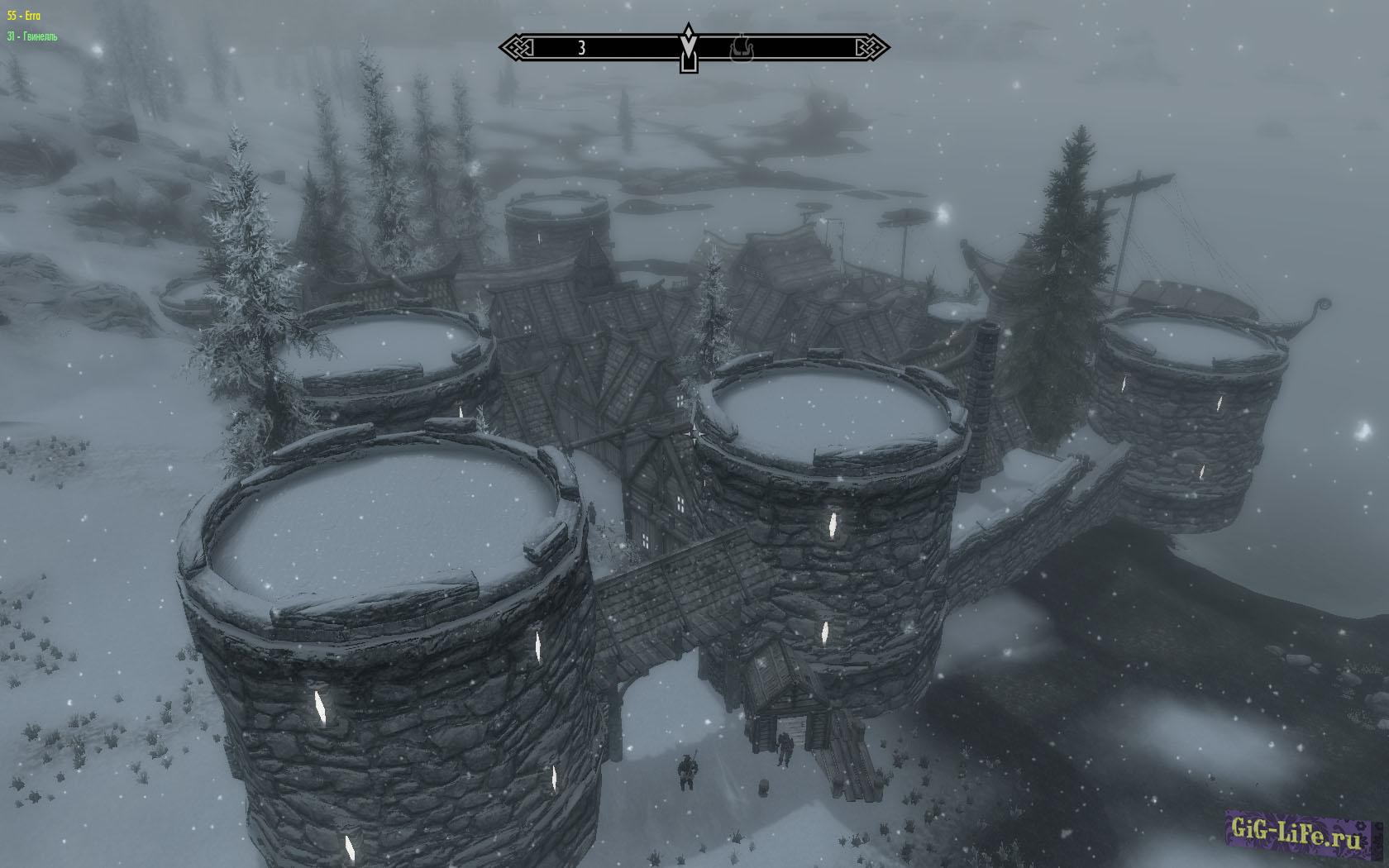Open the GiG-Life.ru watermark link

[1295, 831]
